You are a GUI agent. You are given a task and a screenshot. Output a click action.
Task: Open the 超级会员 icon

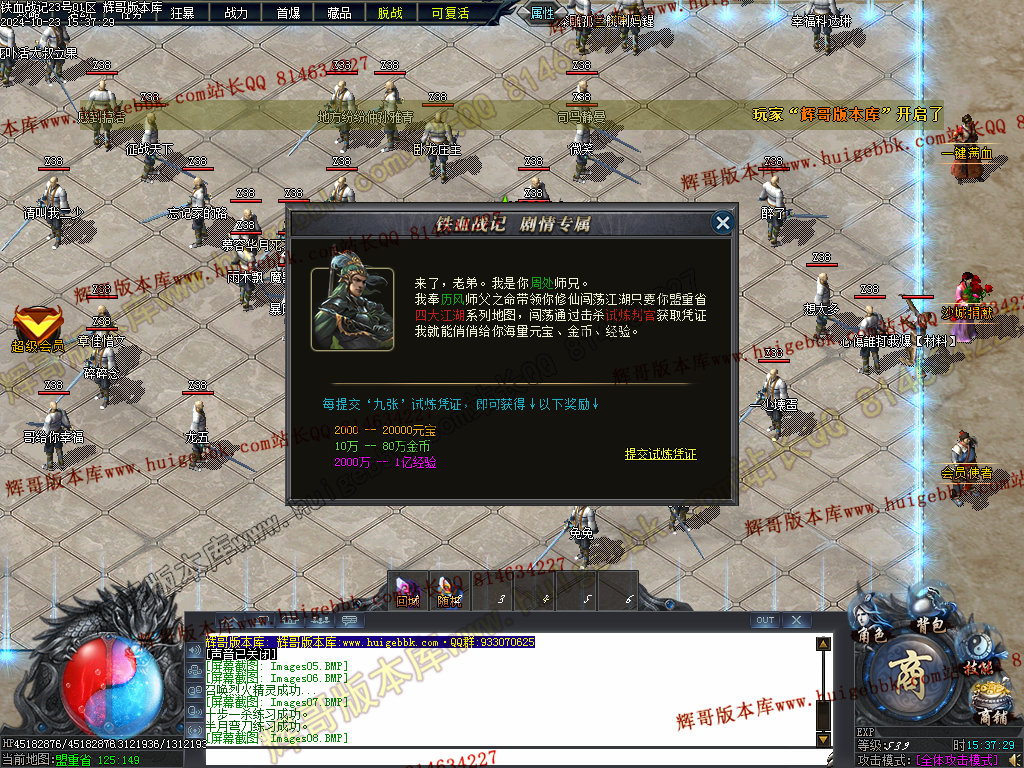pos(38,328)
